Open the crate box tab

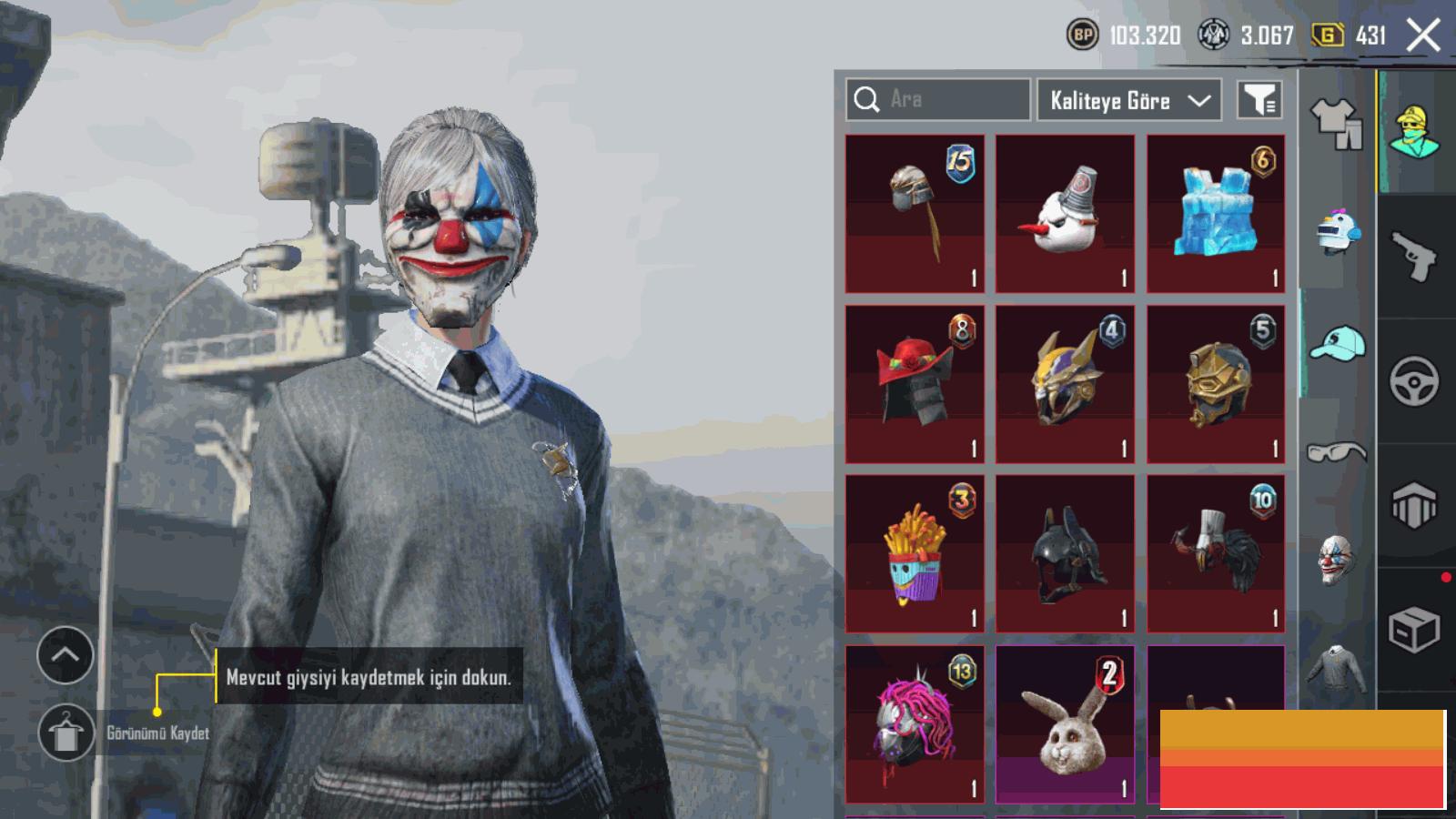pyautogui.click(x=1414, y=630)
